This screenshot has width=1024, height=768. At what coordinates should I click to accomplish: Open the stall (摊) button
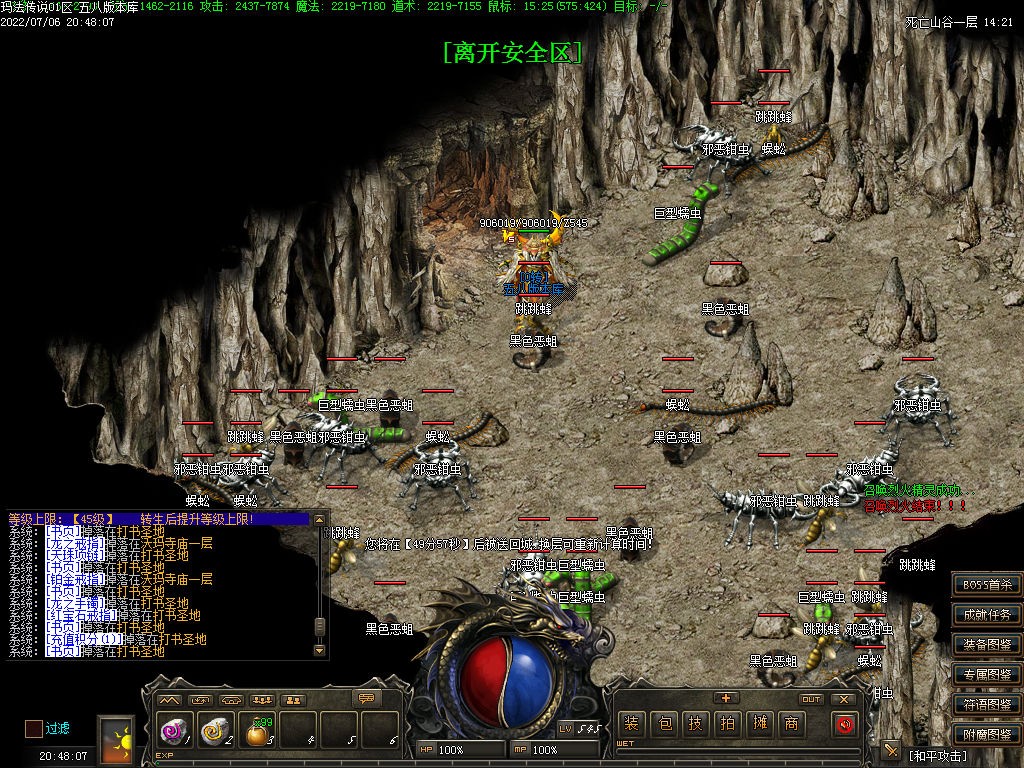pos(760,724)
